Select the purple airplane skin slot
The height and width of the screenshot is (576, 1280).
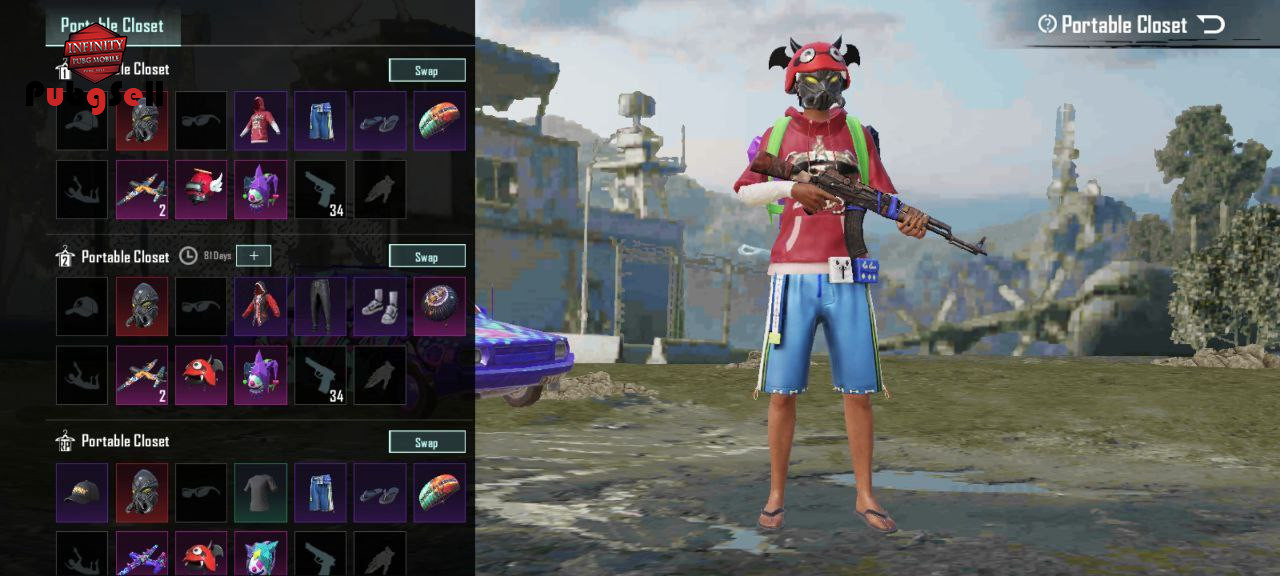point(141,555)
